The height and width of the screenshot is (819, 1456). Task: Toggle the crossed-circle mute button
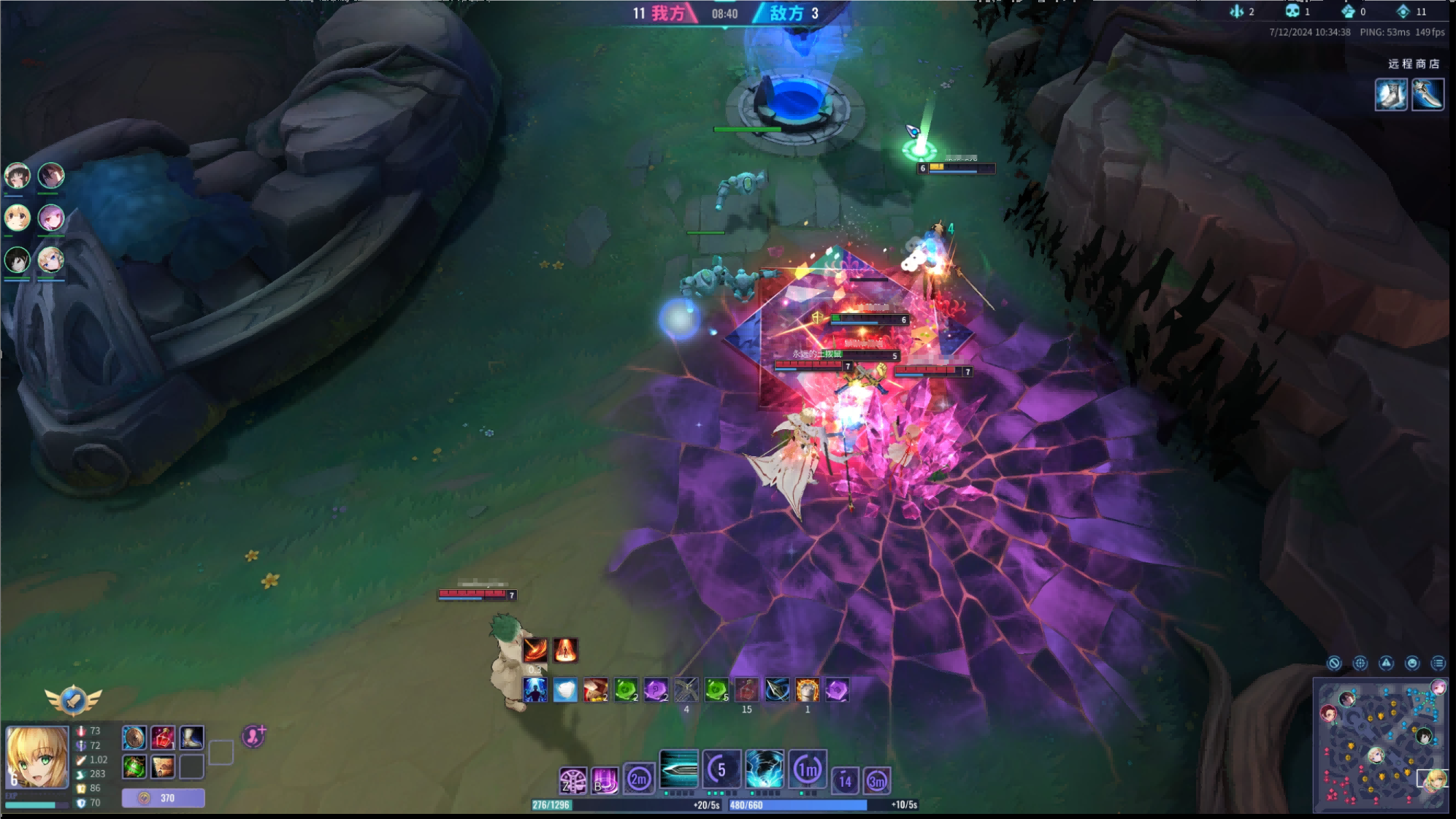(1334, 663)
